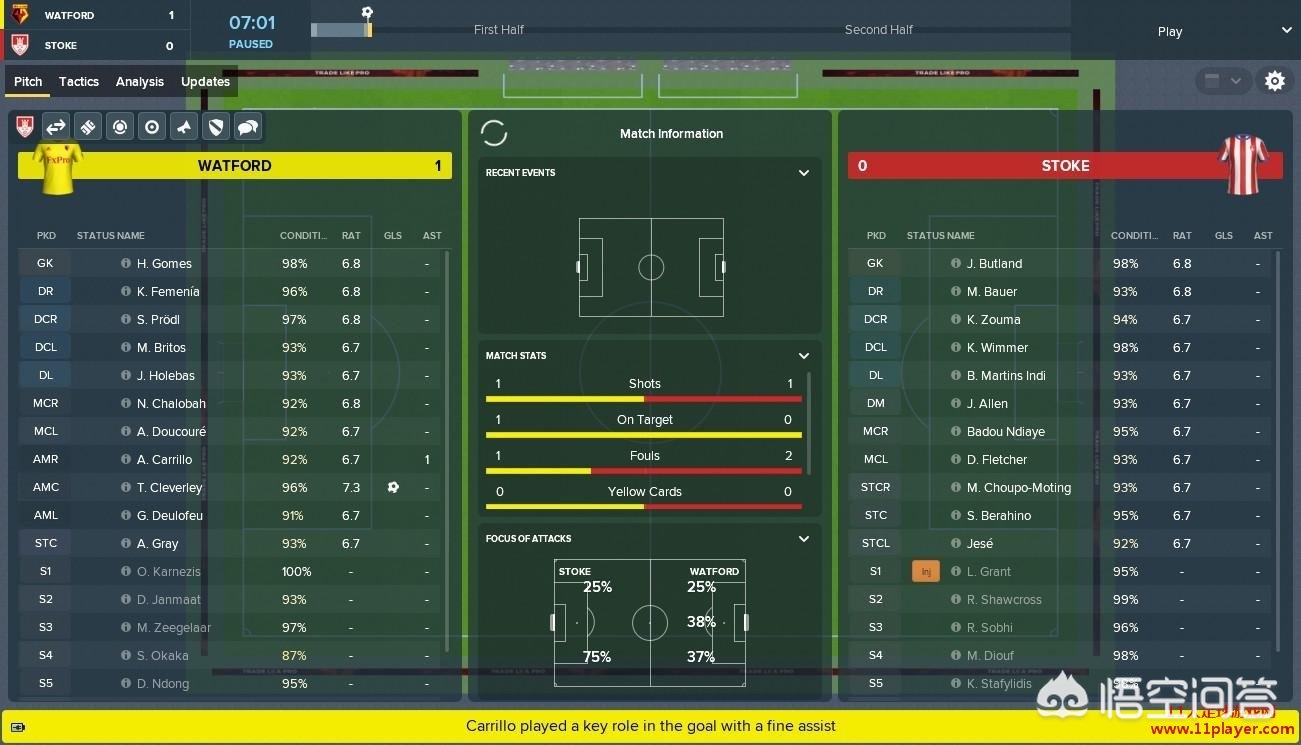Select J. Butland in Stoke list
This screenshot has height=745, width=1301.
point(994,264)
